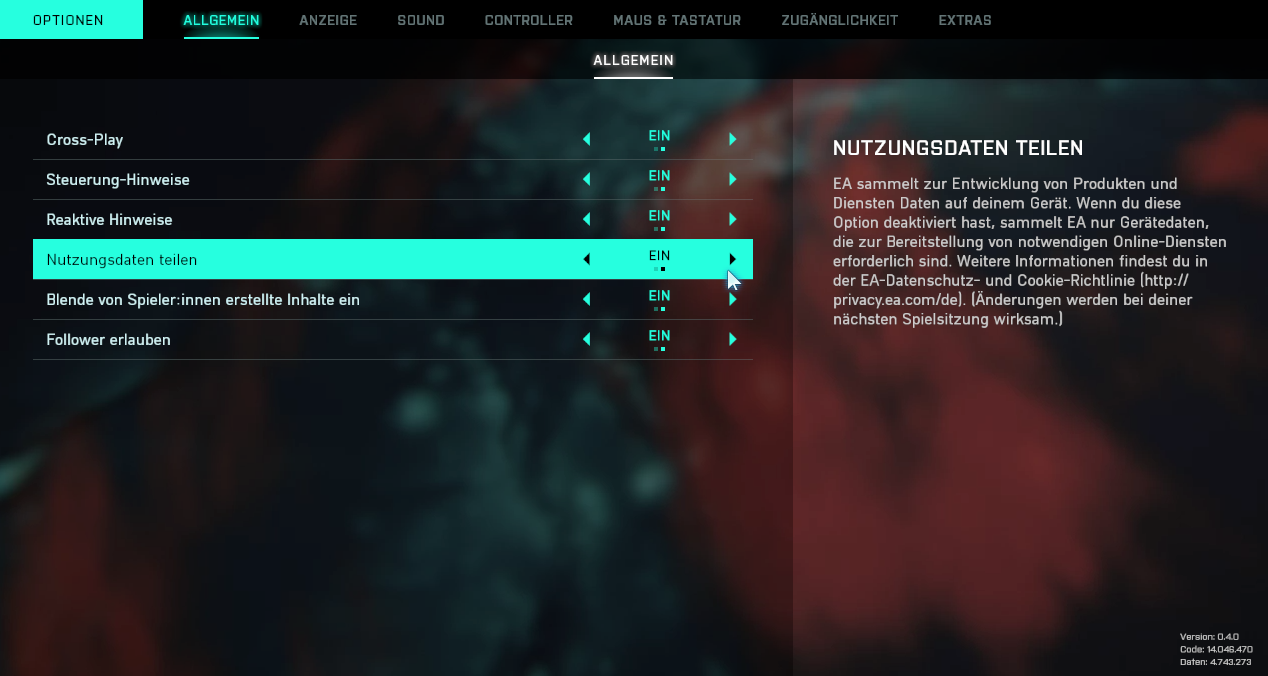Click left arrow for Nutzungsdaten teilen

pos(586,259)
